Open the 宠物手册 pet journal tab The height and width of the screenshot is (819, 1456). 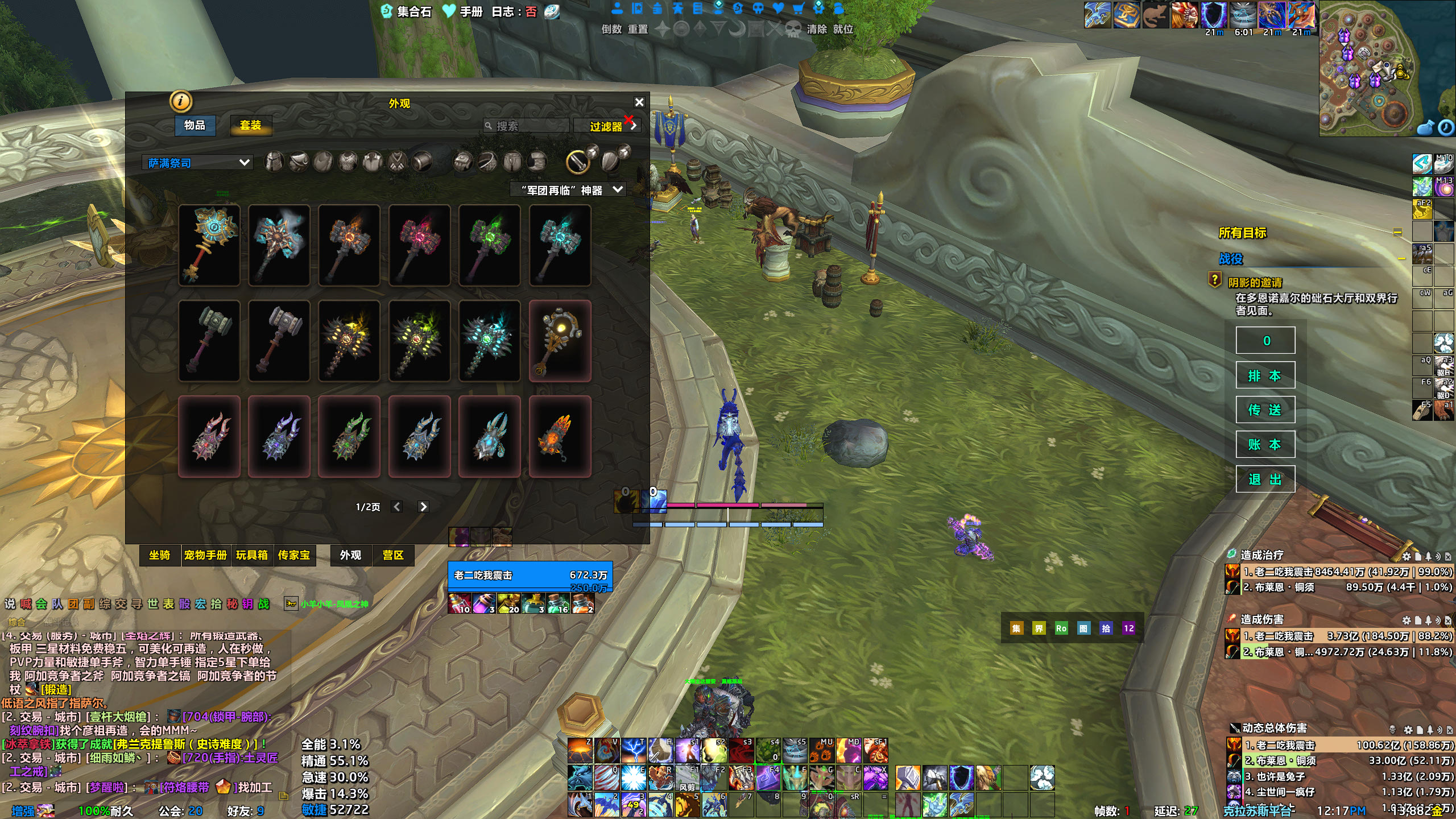pyautogui.click(x=205, y=555)
